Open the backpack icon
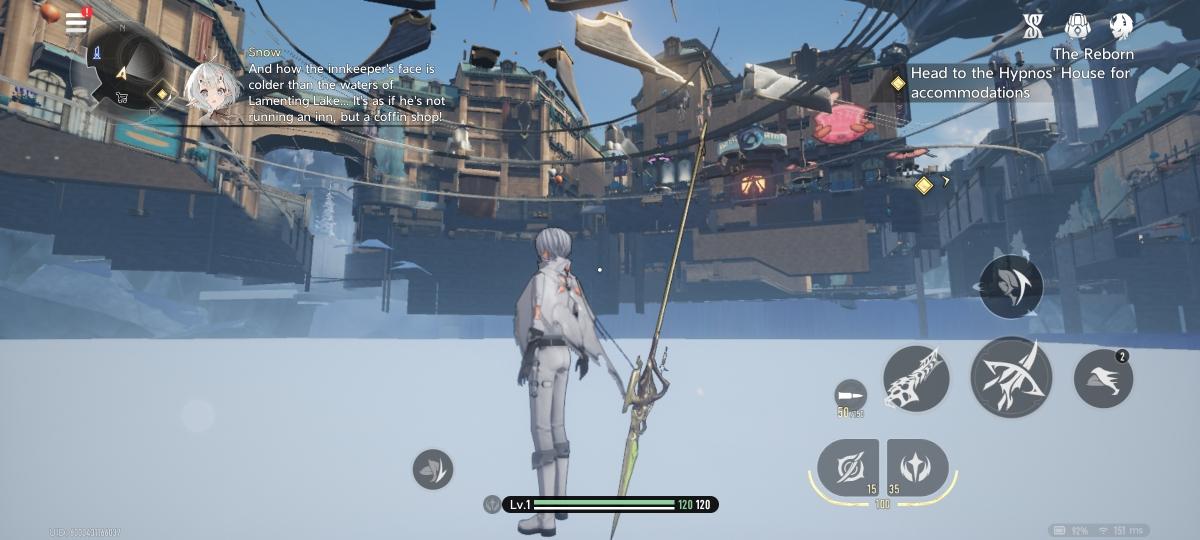1200x540 pixels. click(x=1077, y=26)
